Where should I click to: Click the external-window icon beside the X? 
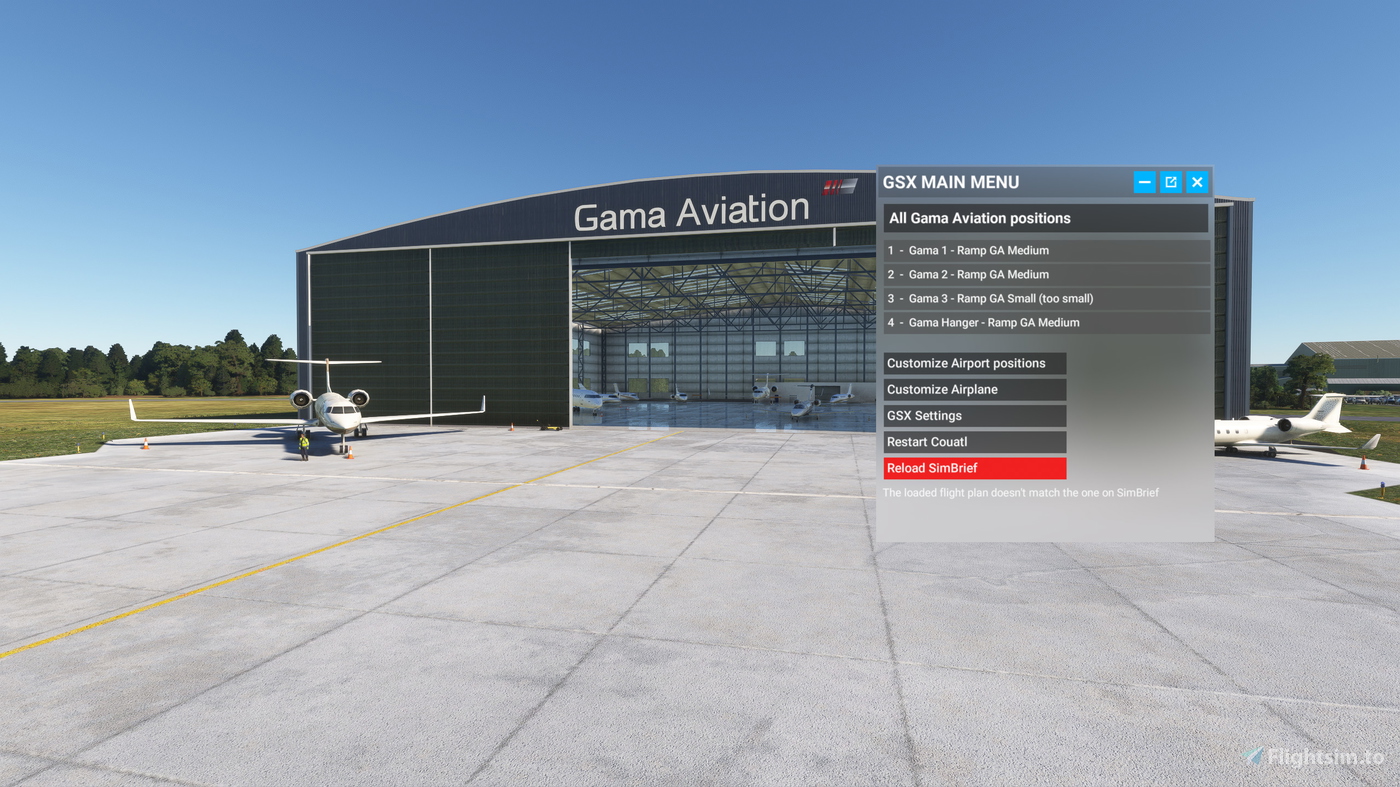[x=1170, y=181]
